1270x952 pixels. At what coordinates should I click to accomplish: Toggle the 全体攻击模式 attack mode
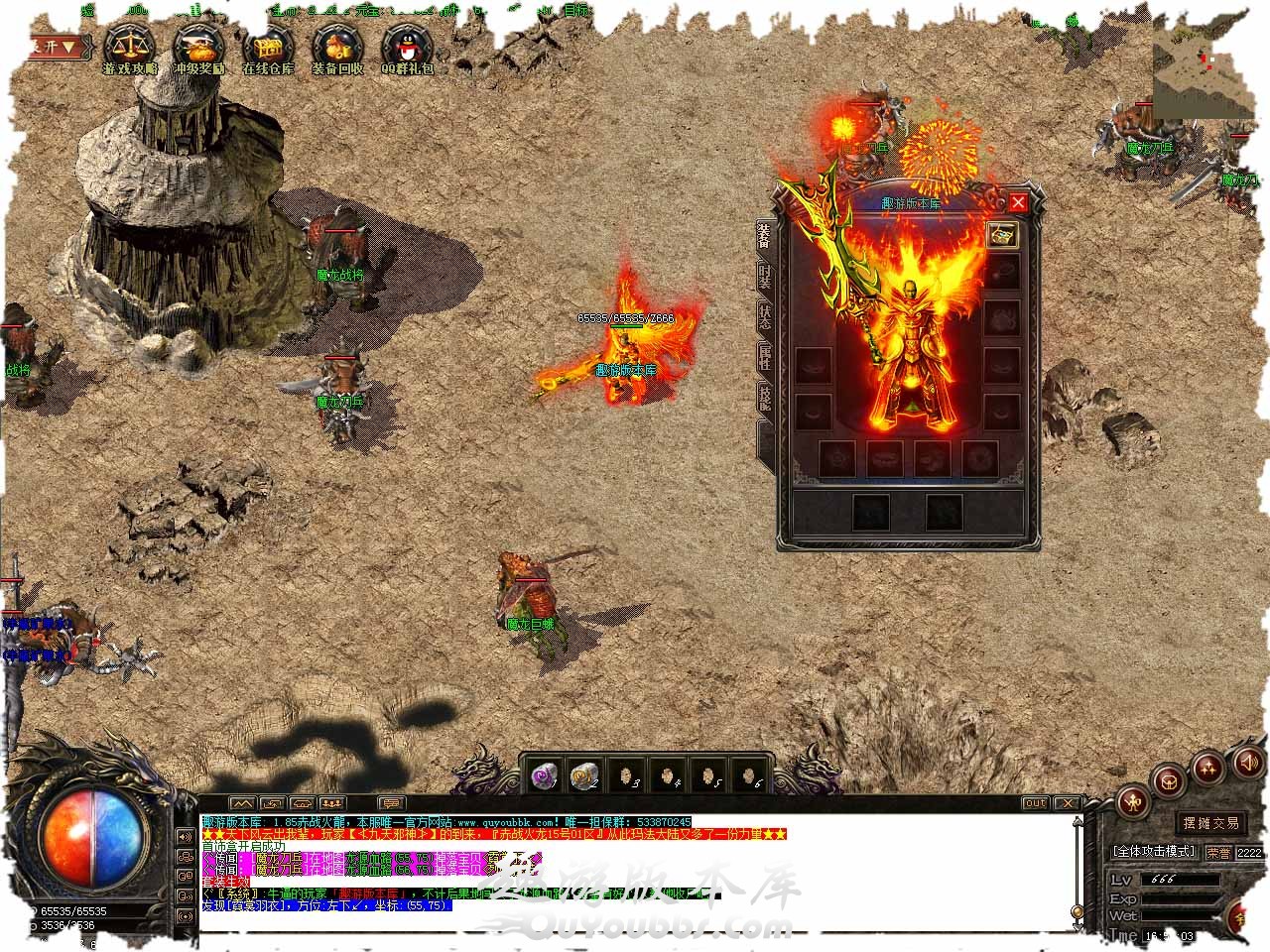(x=1154, y=852)
